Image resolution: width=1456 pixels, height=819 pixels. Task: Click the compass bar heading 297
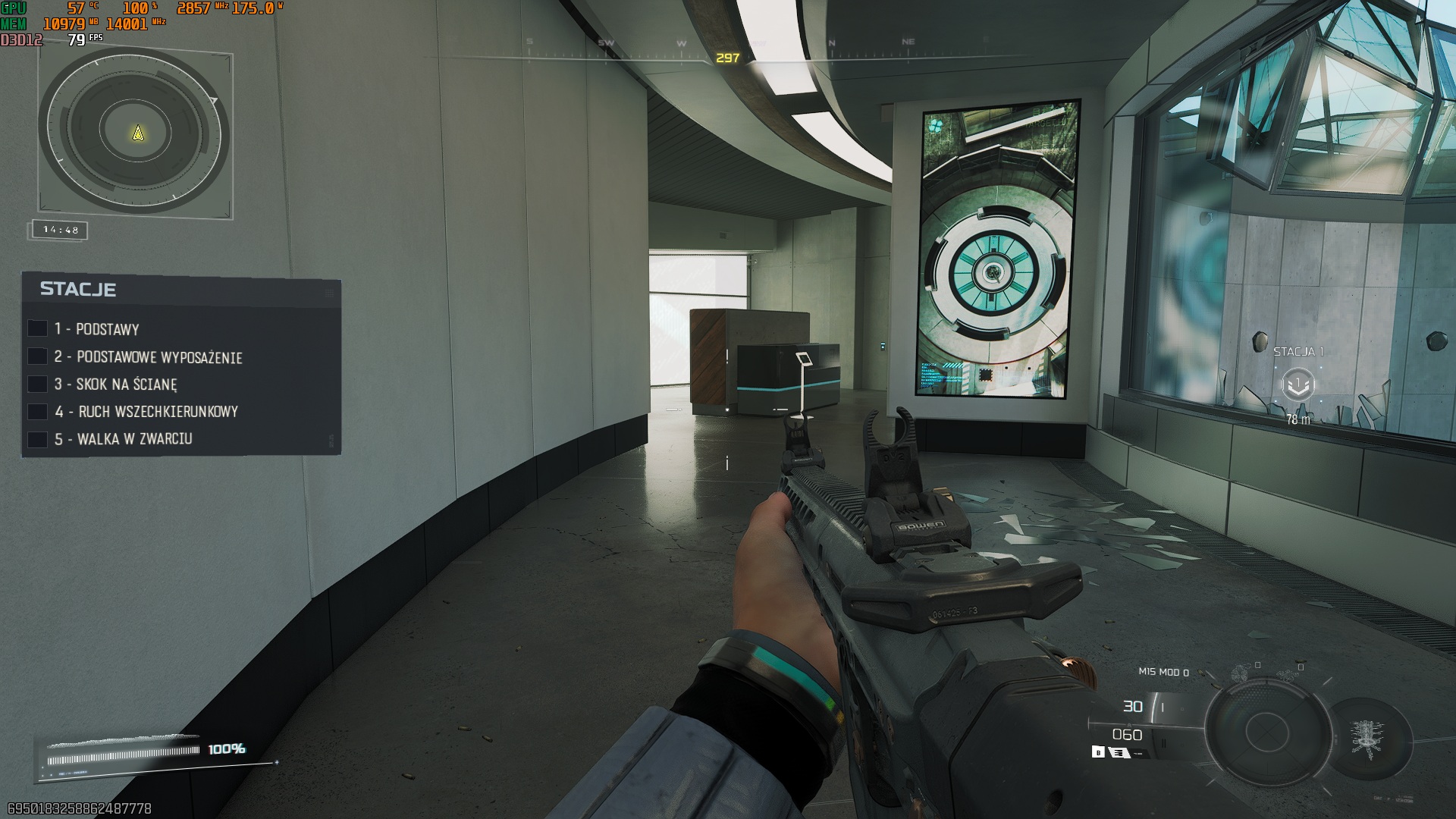[x=727, y=58]
